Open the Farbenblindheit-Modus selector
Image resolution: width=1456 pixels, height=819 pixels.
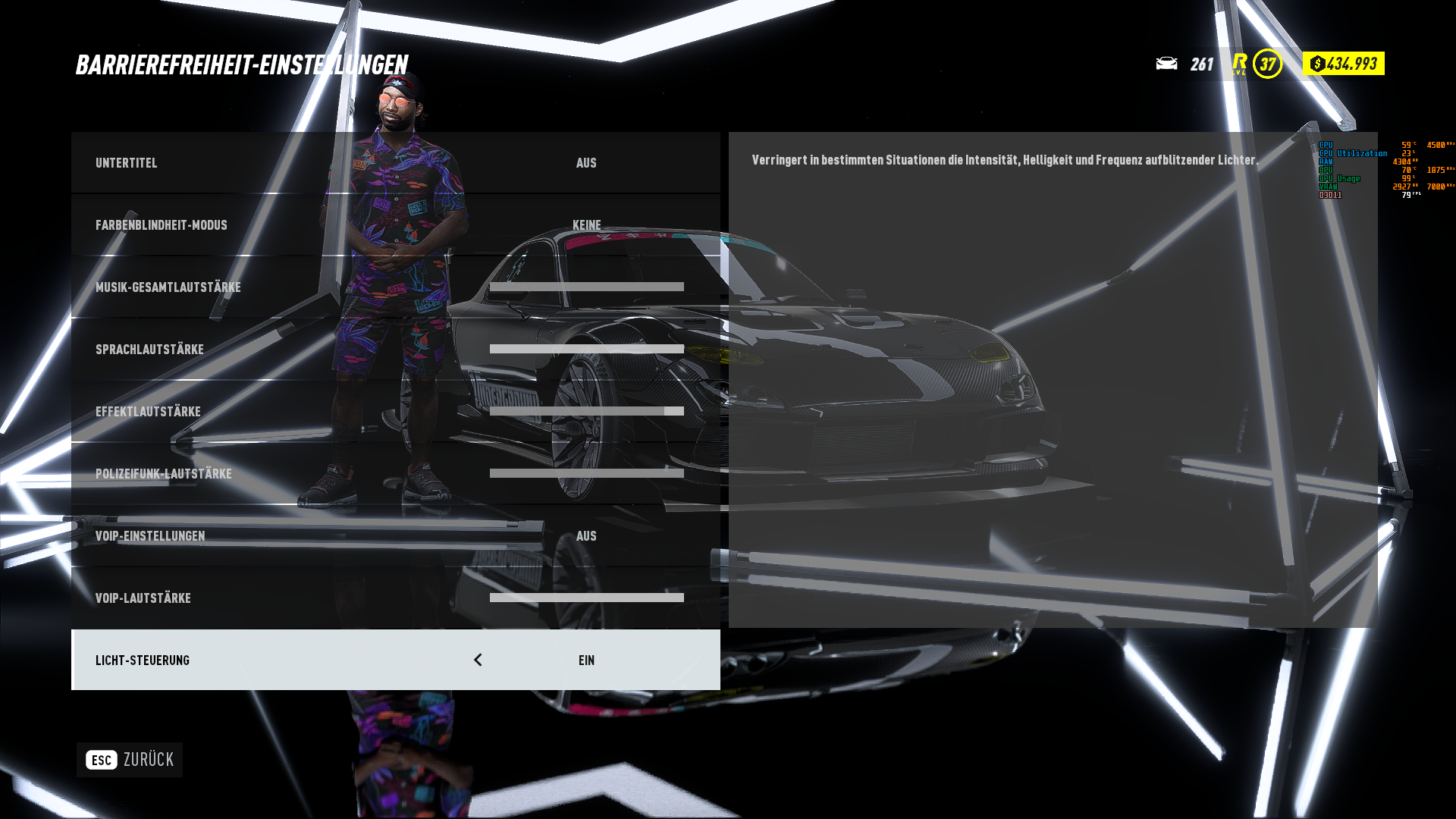[588, 225]
